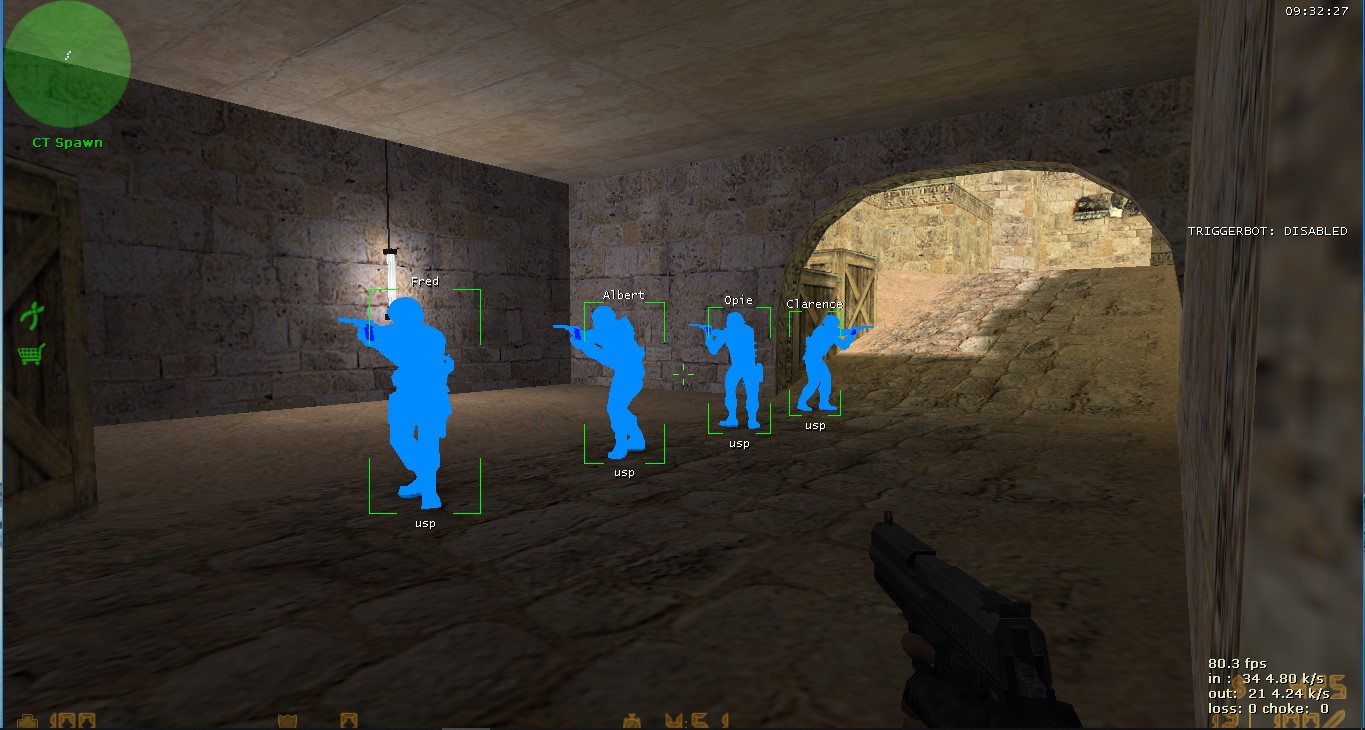The image size is (1365, 730).
Task: Select player name Opie
Action: (738, 299)
